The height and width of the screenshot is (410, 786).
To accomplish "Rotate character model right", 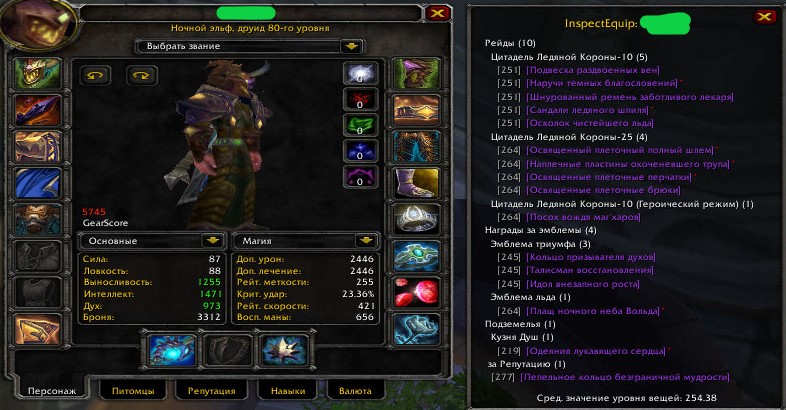I will point(141,75).
